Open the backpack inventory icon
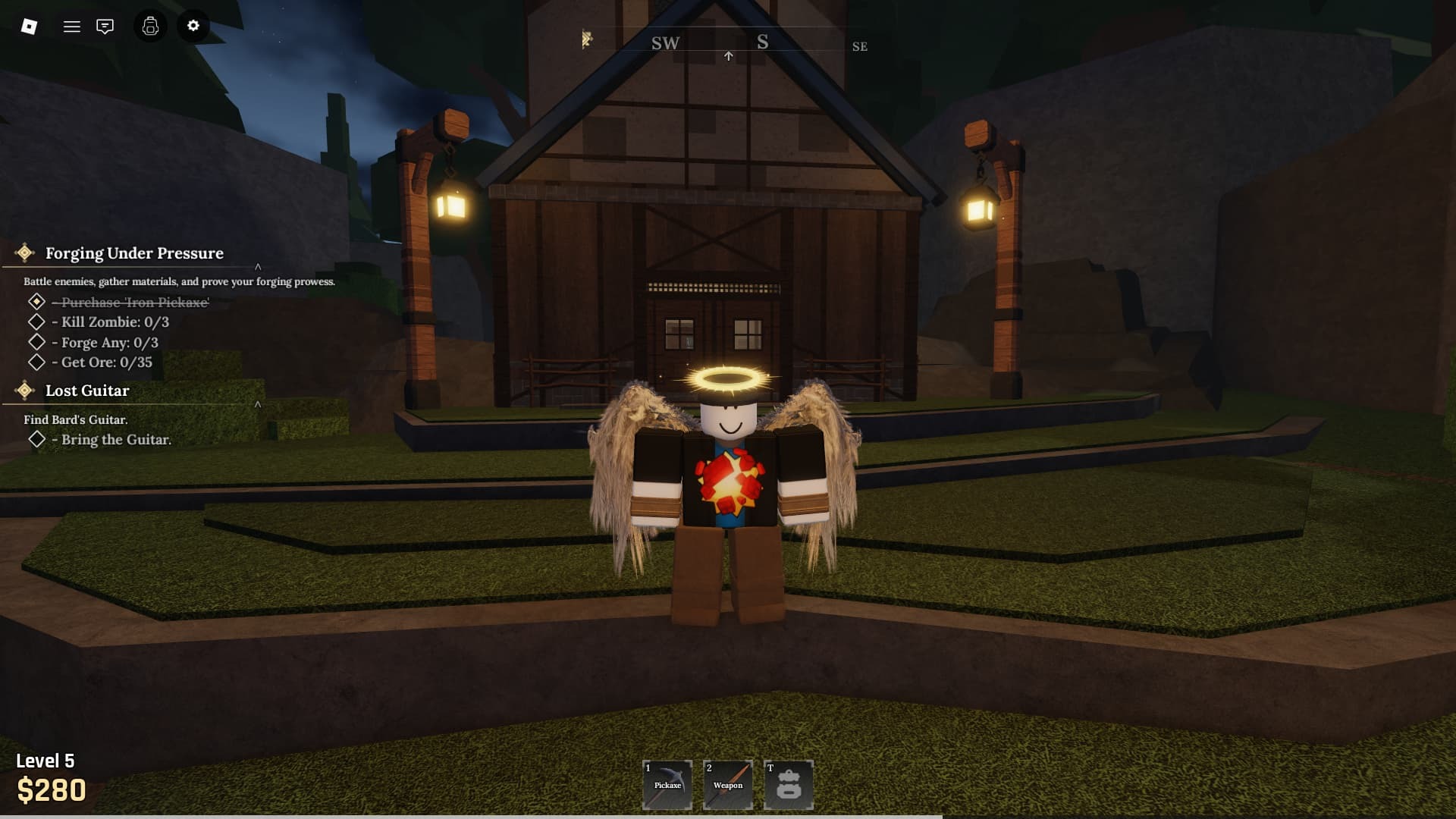 [x=149, y=26]
